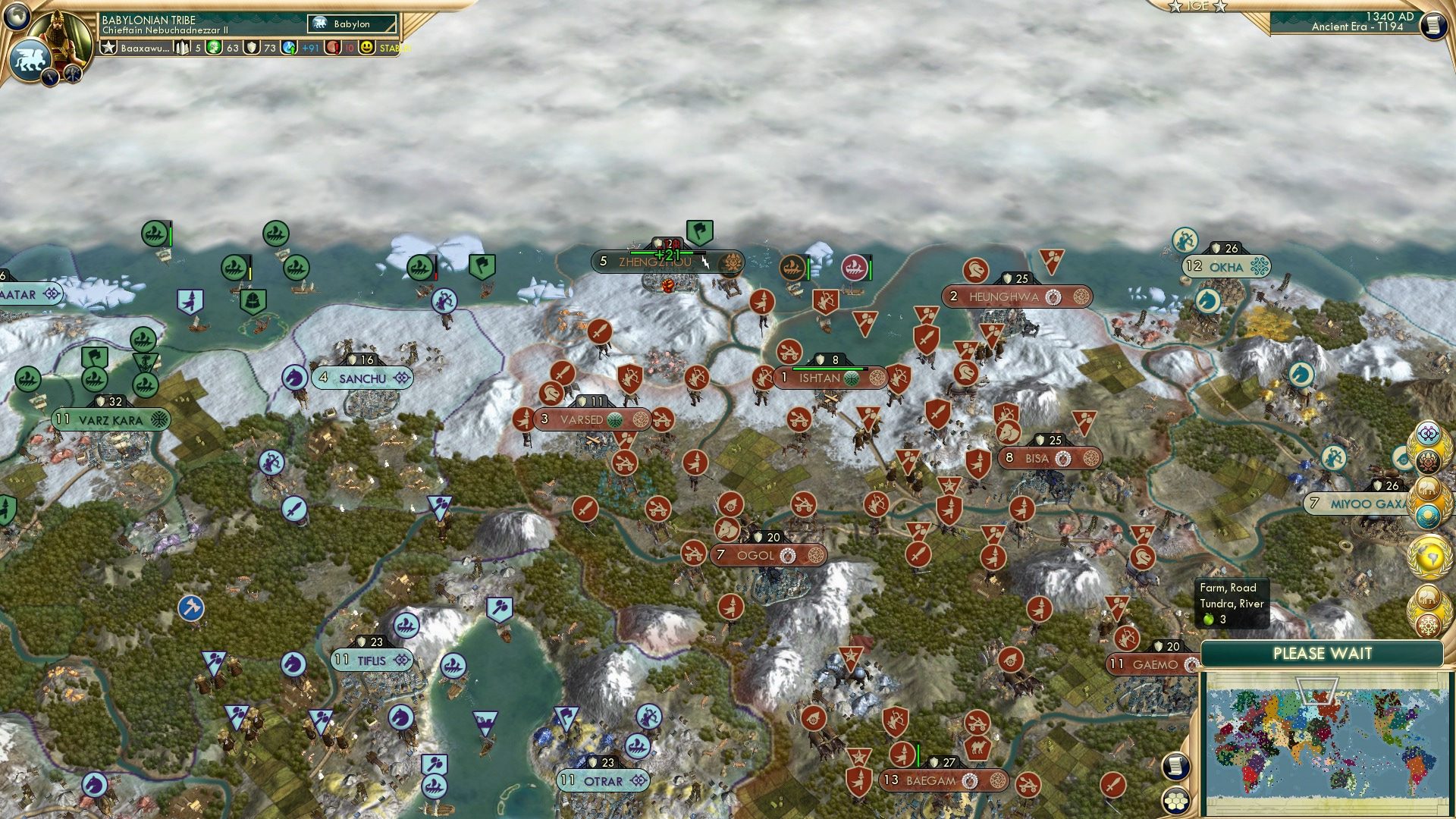Click the golden World Congress globe badge
Screen dimensions: 1456x819
pyautogui.click(x=1429, y=556)
